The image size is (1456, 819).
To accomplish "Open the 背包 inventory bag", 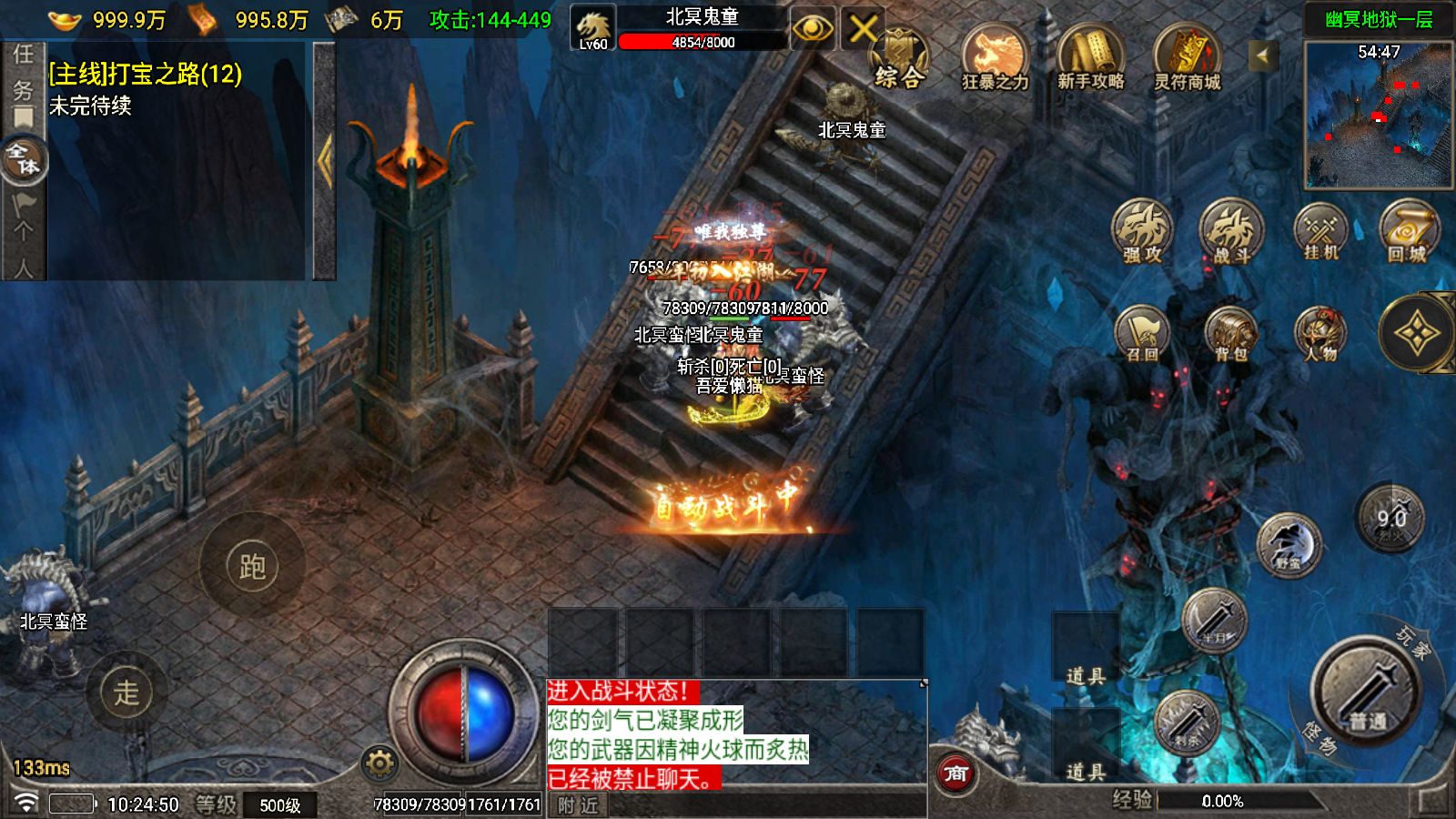I will [1231, 333].
